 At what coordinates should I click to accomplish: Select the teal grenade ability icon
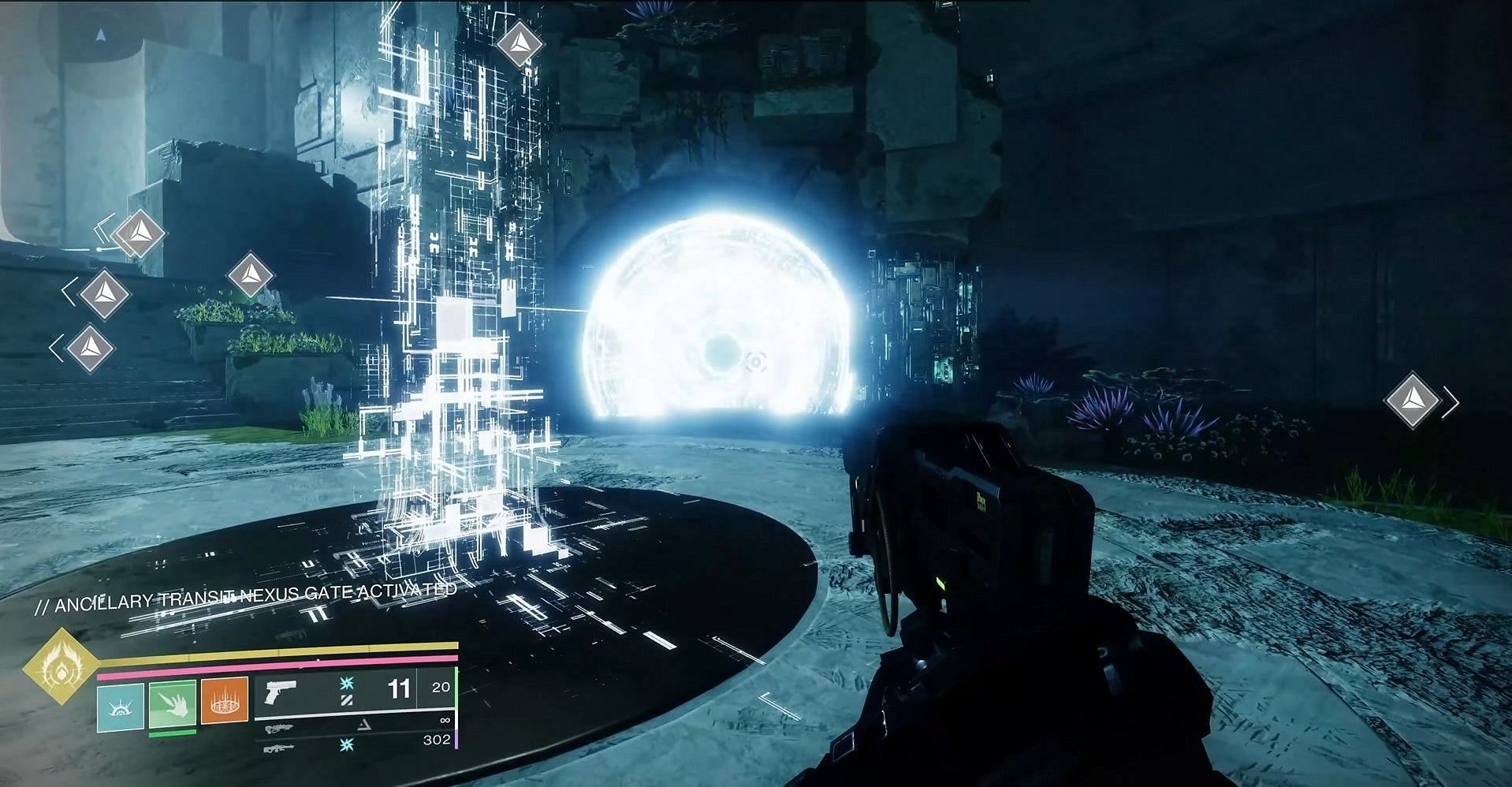pos(121,706)
